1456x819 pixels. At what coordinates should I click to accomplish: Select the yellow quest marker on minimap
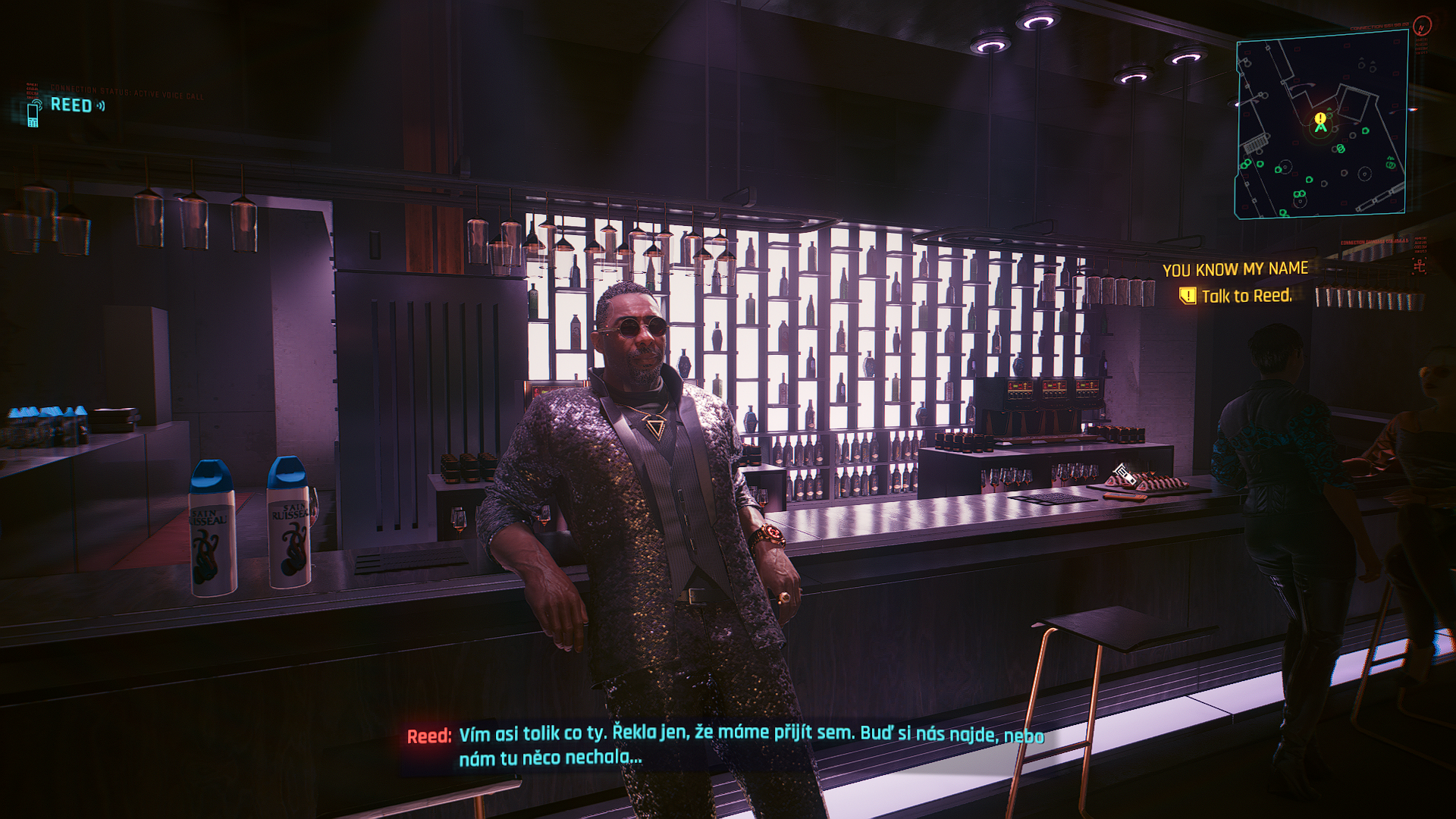1320,119
